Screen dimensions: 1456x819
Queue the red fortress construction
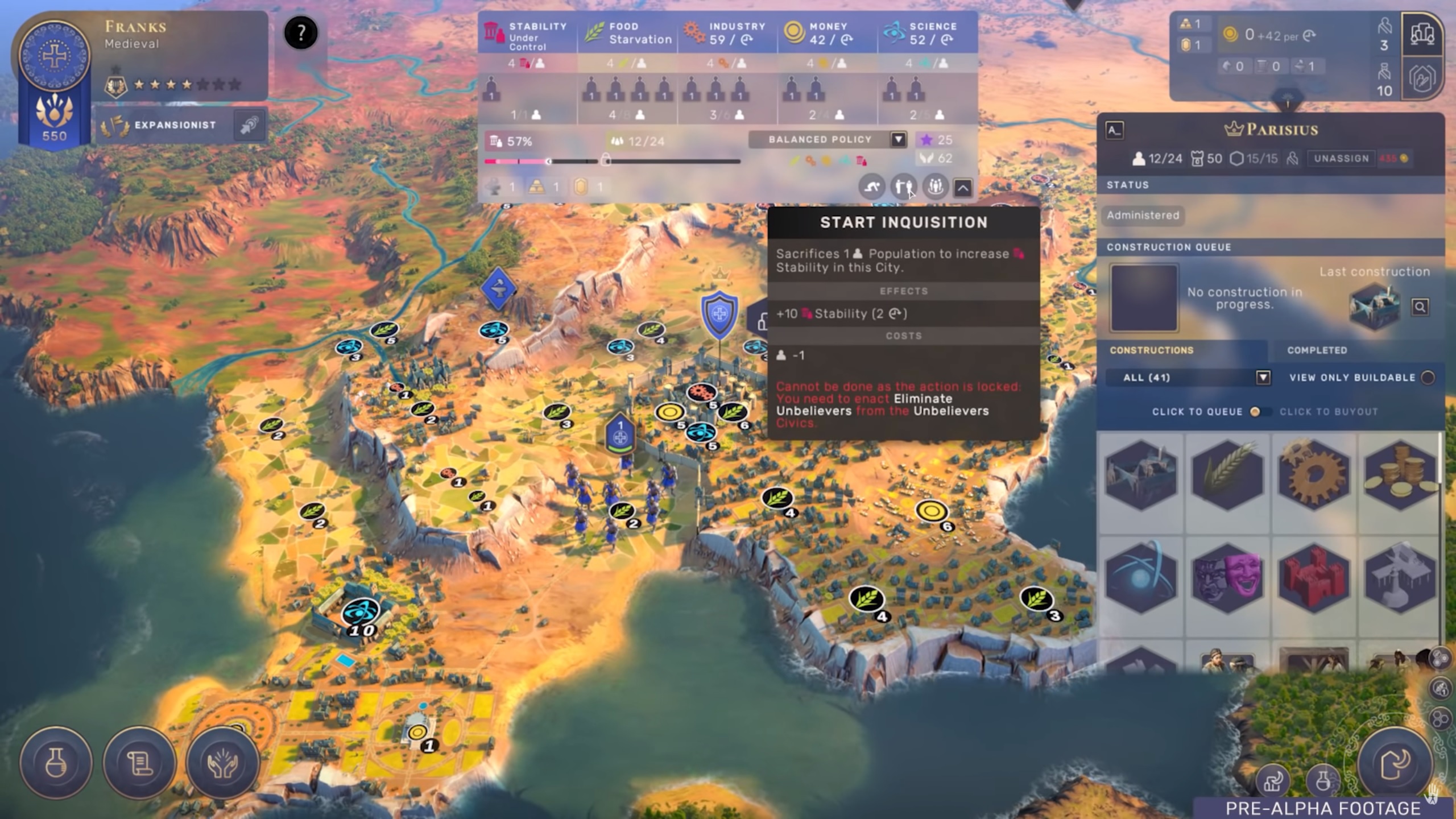tap(1314, 577)
